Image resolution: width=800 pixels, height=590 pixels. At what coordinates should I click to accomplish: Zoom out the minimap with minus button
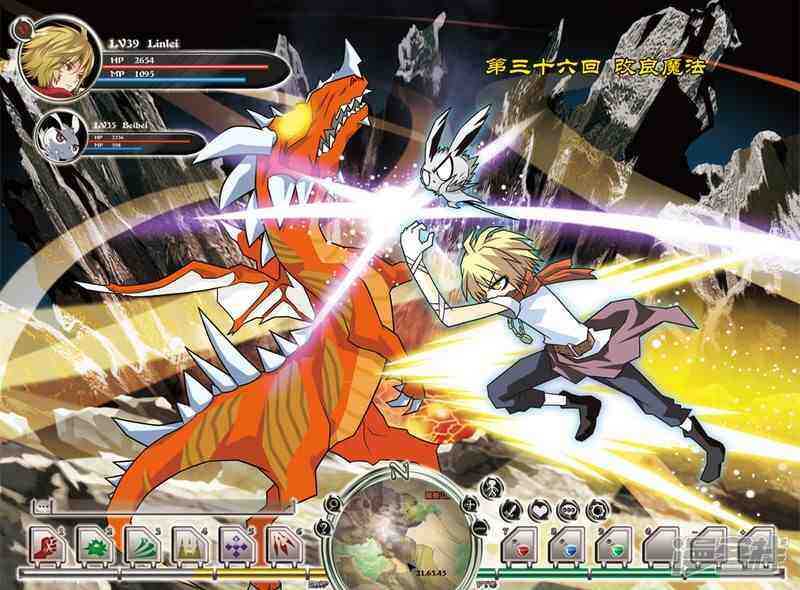point(481,527)
